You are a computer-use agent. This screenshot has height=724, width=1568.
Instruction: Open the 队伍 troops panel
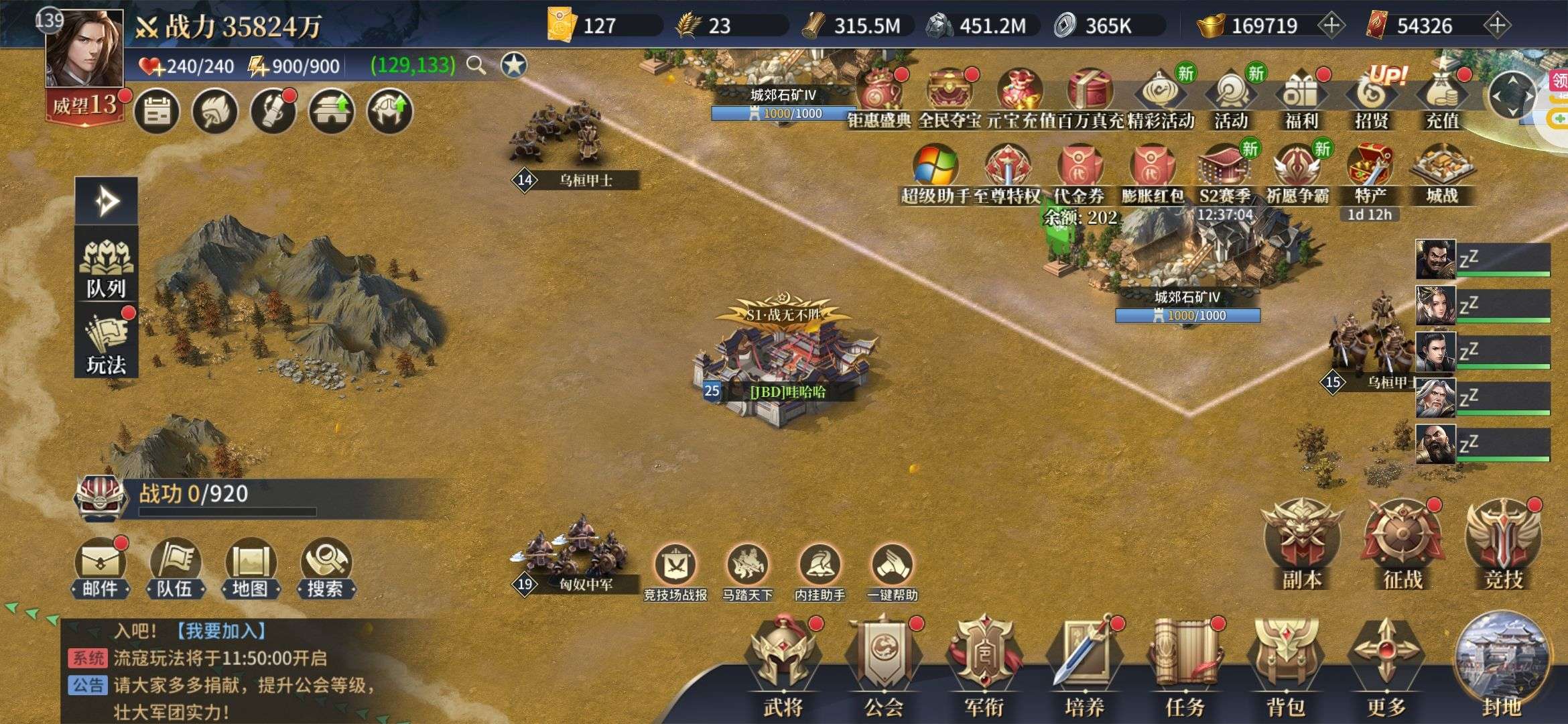click(x=175, y=567)
